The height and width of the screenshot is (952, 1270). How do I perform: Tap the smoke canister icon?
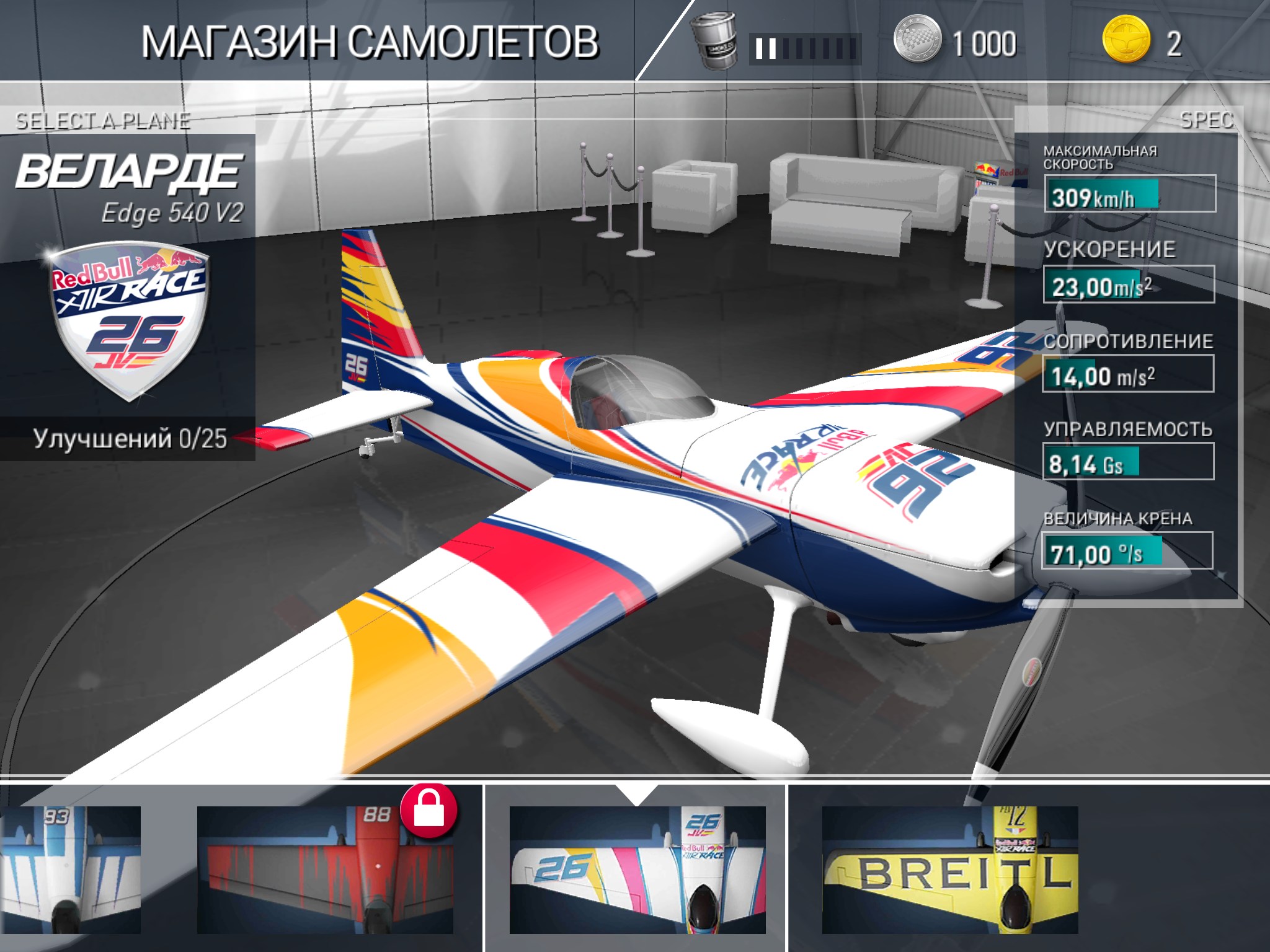[x=714, y=42]
